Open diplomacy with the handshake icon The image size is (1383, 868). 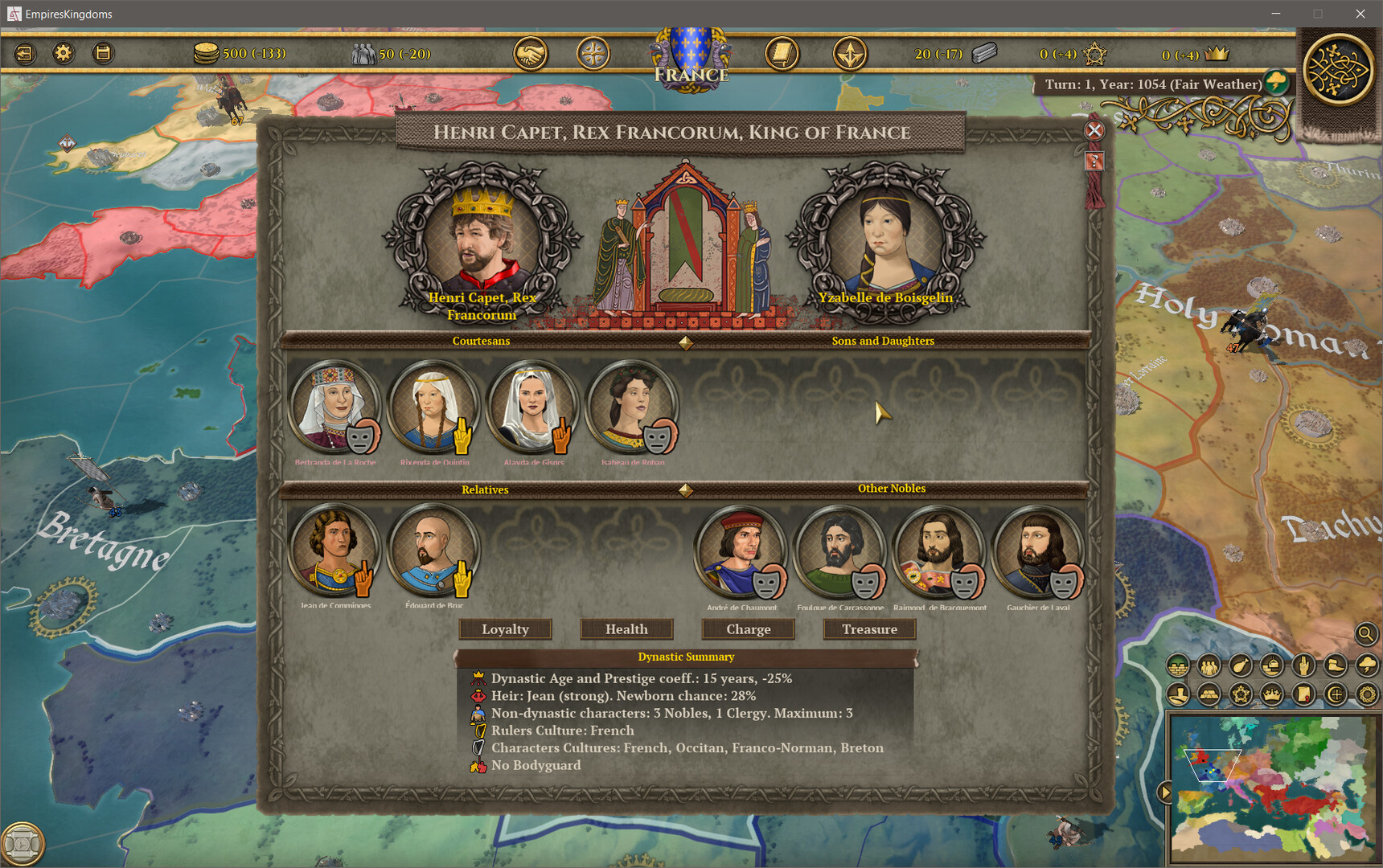tap(531, 53)
